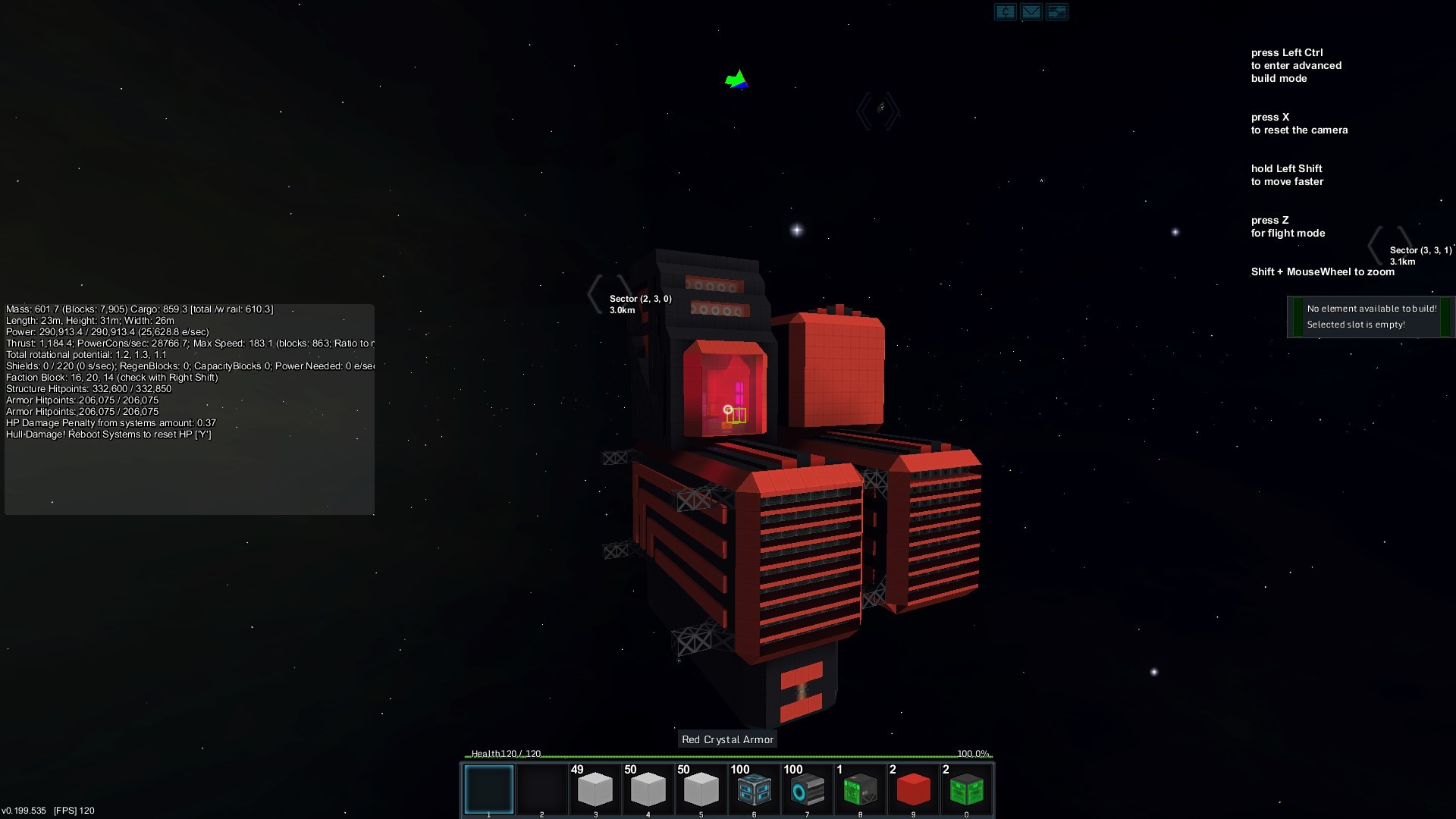Open the trade arrows icon
The image size is (1456, 819).
[x=1057, y=12]
